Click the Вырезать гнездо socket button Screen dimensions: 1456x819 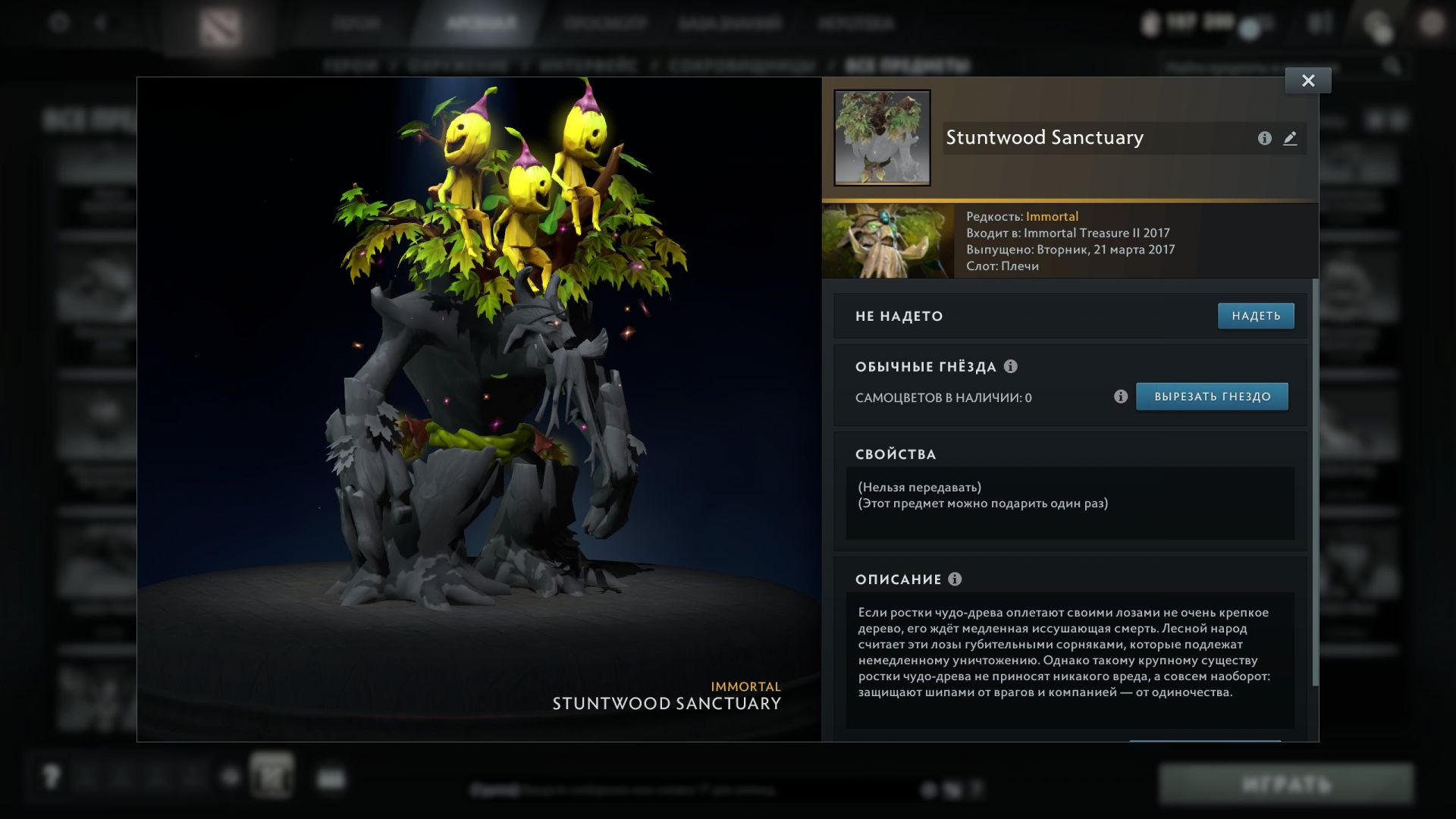tap(1212, 397)
